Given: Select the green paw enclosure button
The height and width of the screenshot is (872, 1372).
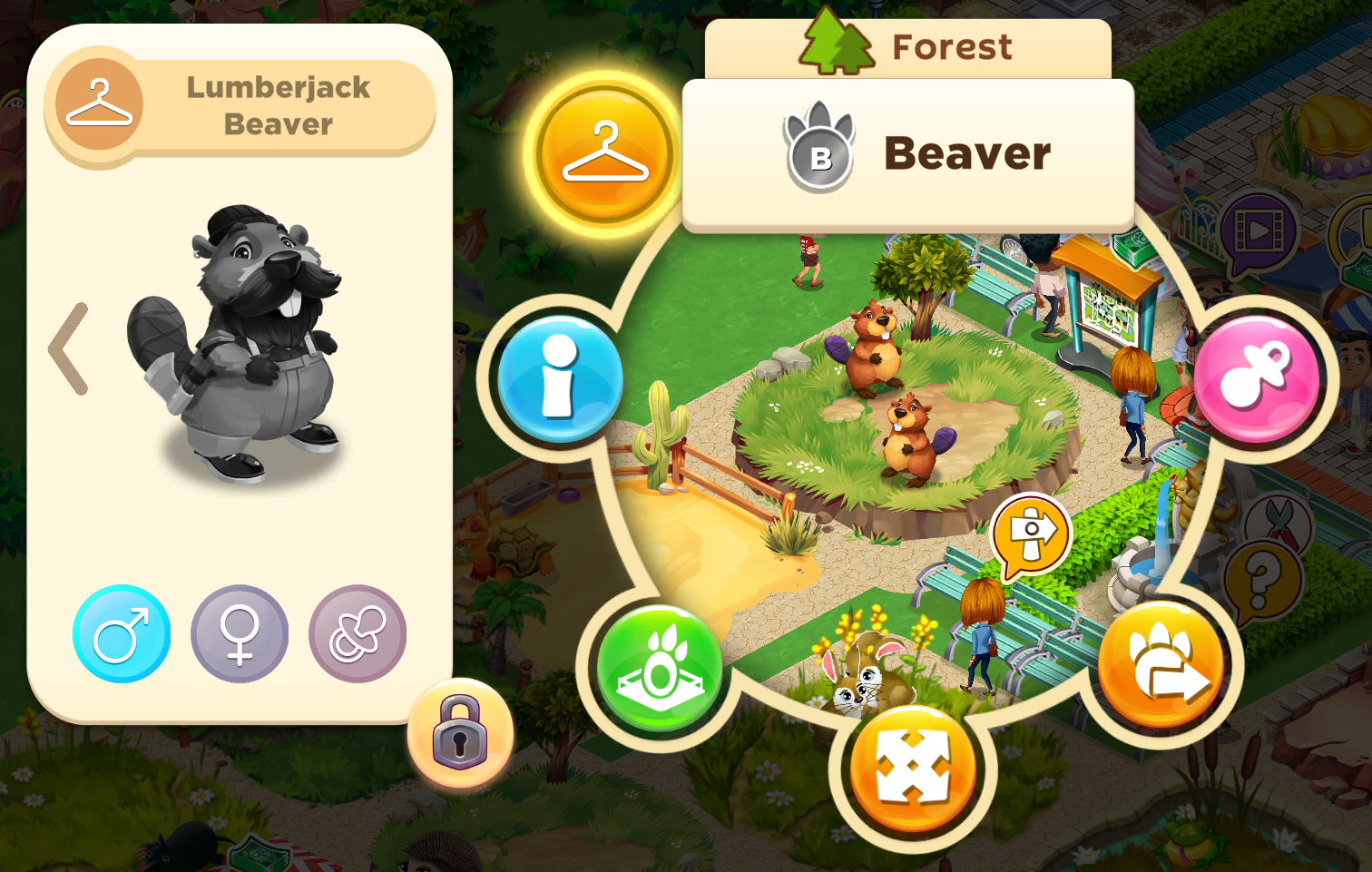Looking at the screenshot, I should 660,669.
